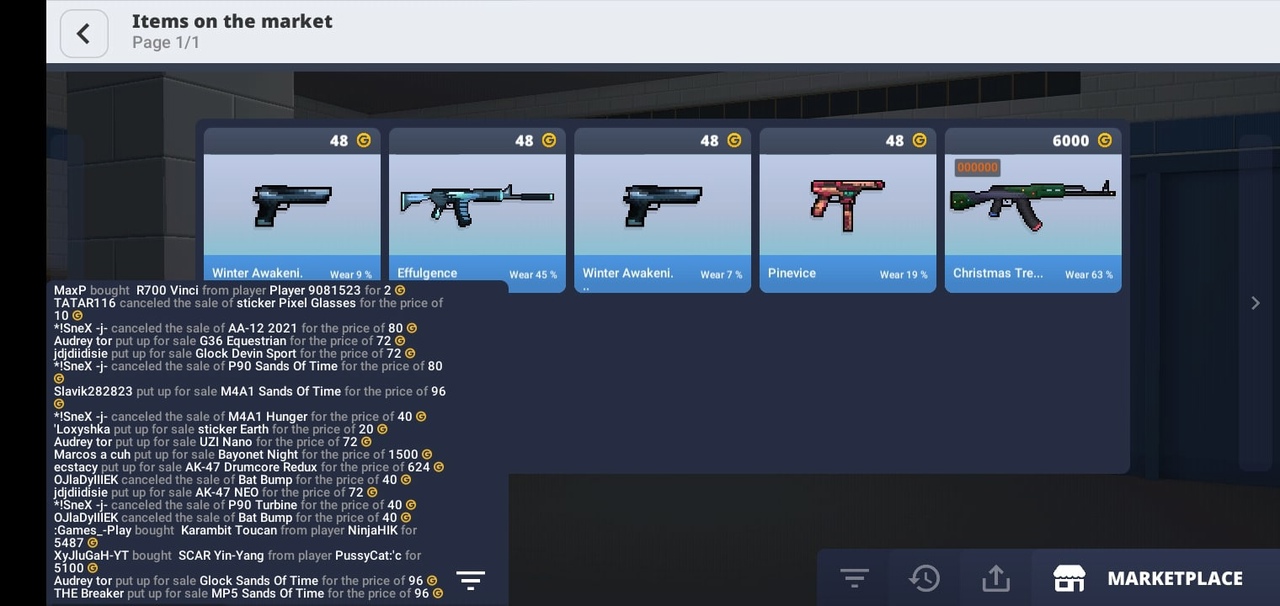The image size is (1280, 606).
Task: Toggle the white filter icon beside the trade feed
Action: 470,580
